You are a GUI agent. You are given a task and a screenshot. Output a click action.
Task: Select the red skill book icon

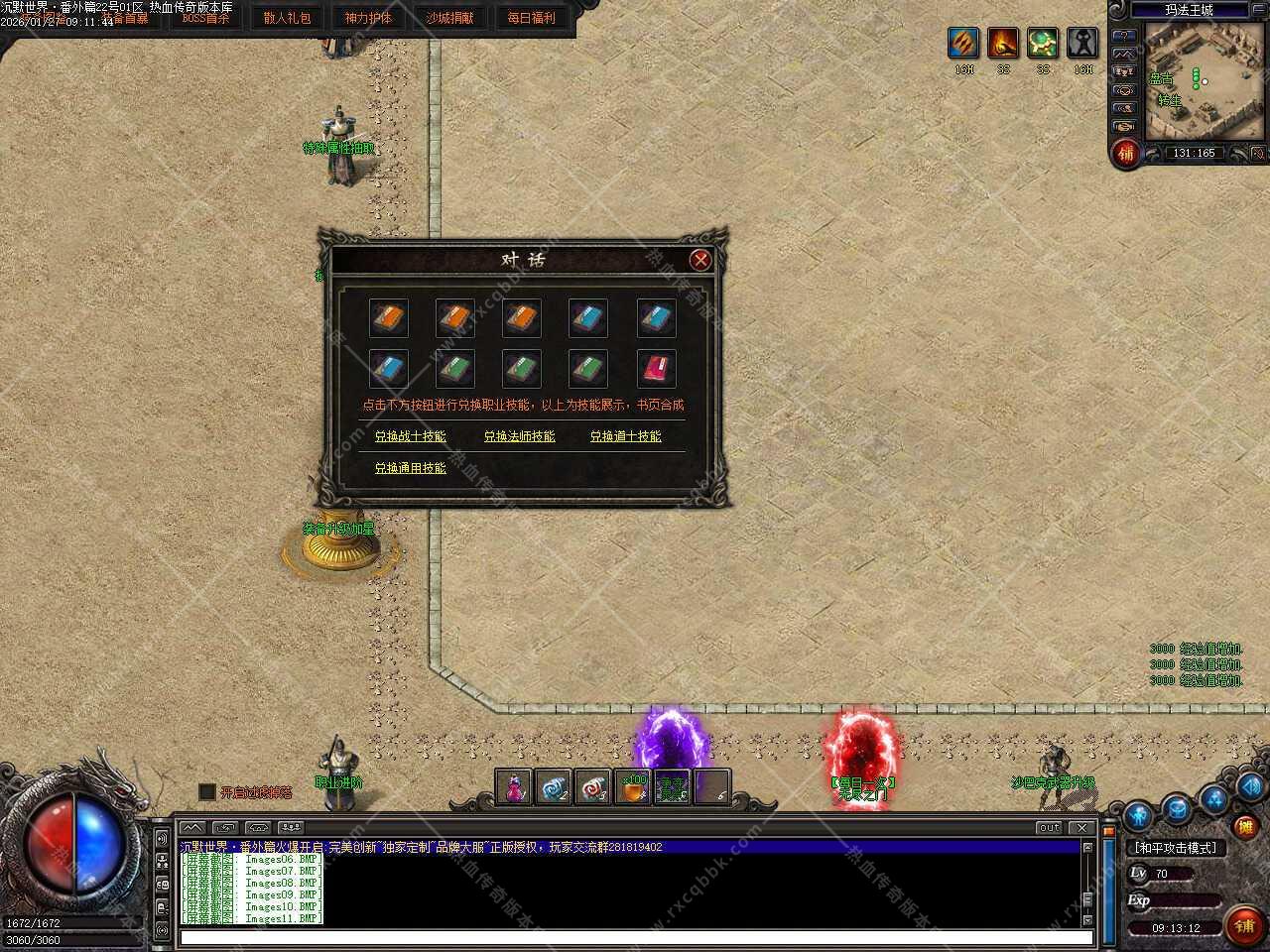click(655, 369)
